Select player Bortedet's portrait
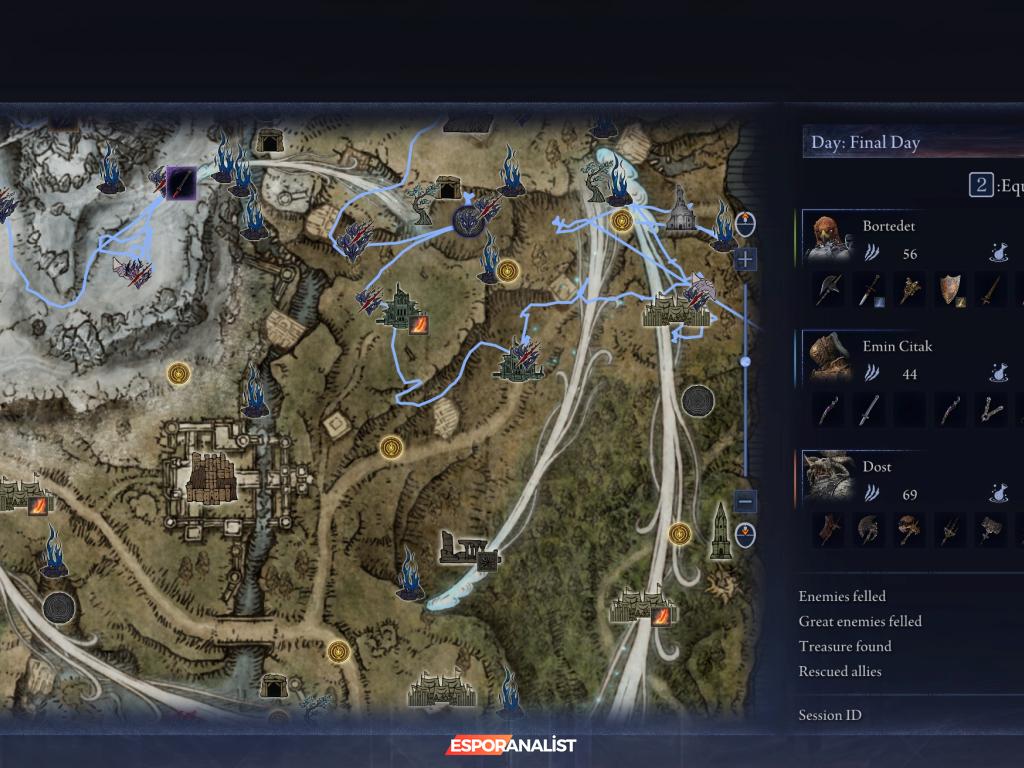 [828, 239]
